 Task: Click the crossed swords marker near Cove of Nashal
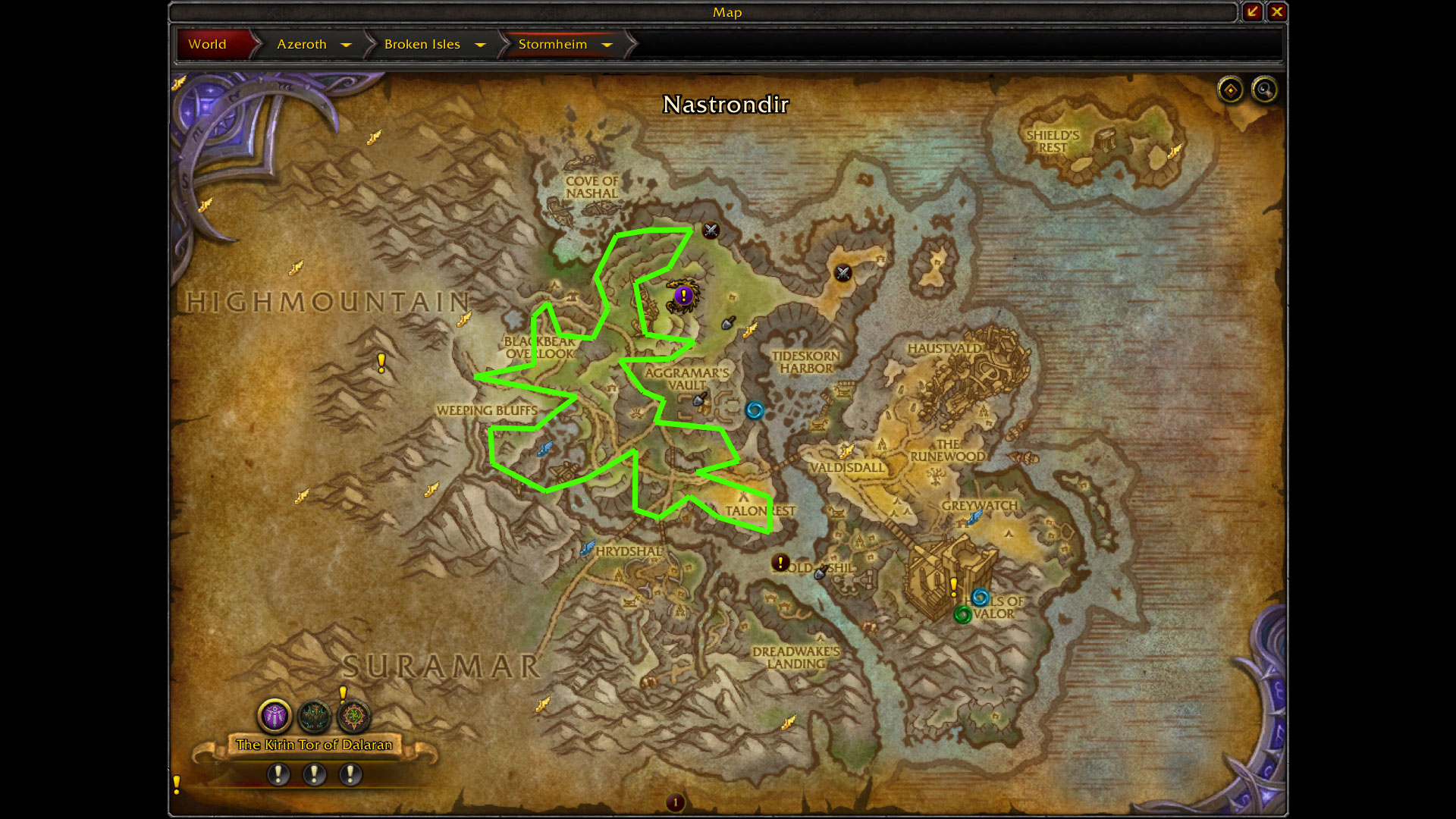point(711,231)
